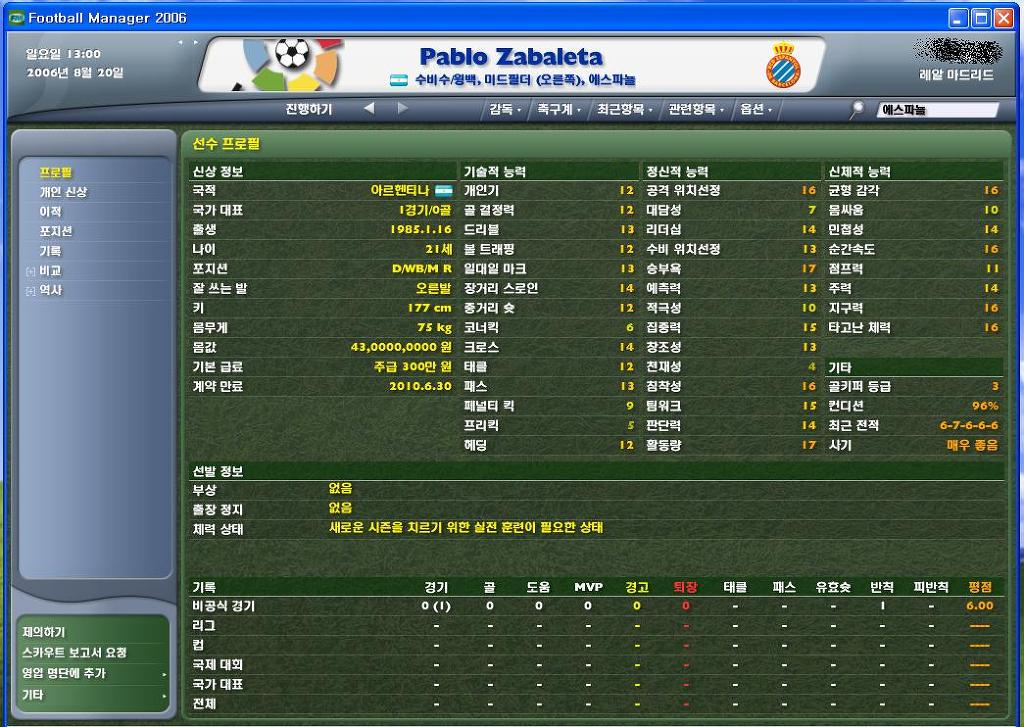The height and width of the screenshot is (727, 1024).
Task: Open the 축구계 dropdown menu
Action: [557, 109]
